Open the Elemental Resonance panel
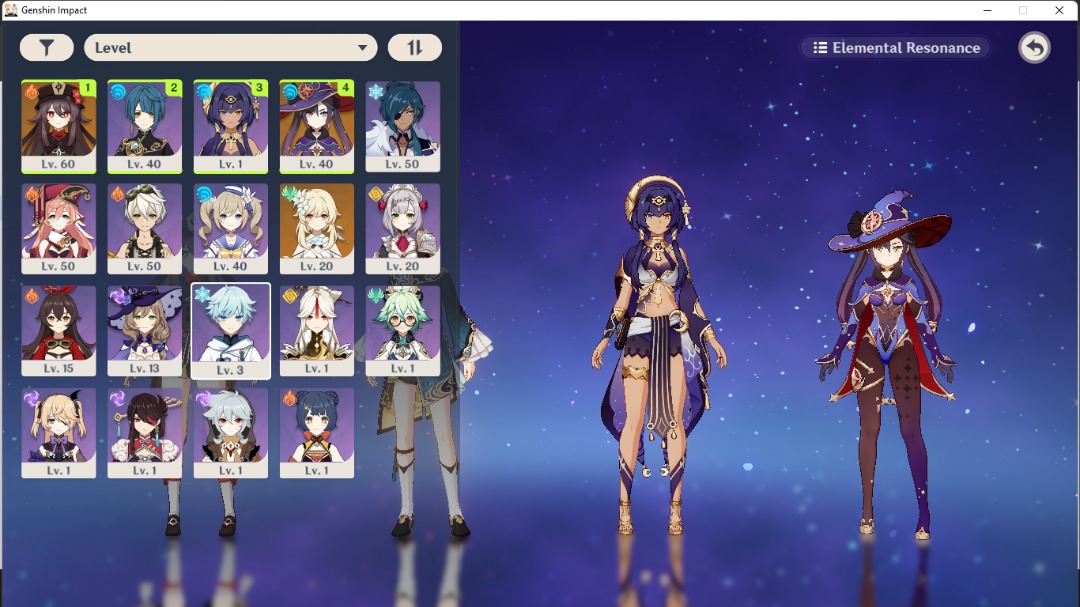 [896, 48]
